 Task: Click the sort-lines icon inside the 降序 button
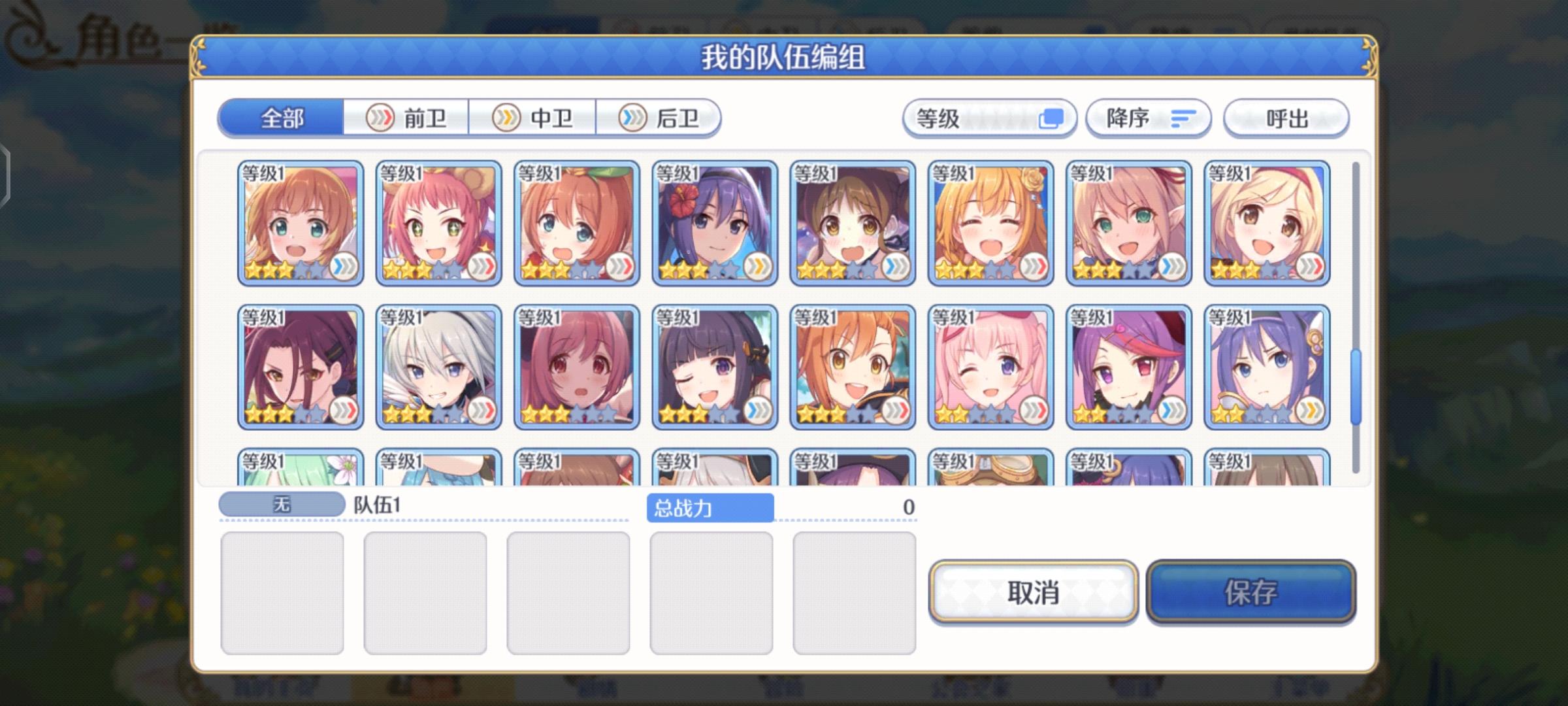[x=1183, y=118]
